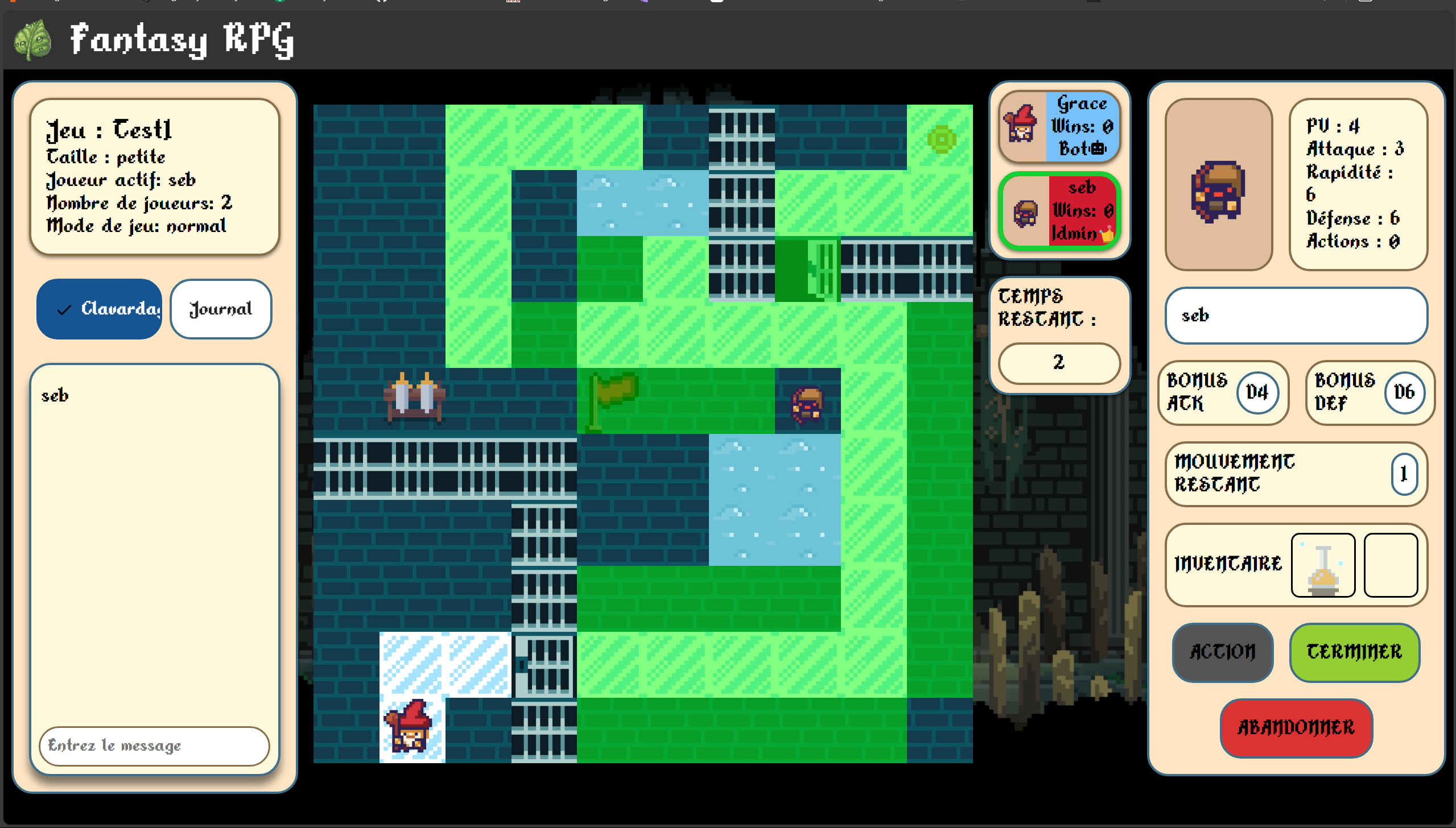Viewport: 1456px width, 828px height.
Task: Open the Bonus ATK D4 dice selector
Action: [x=1257, y=392]
